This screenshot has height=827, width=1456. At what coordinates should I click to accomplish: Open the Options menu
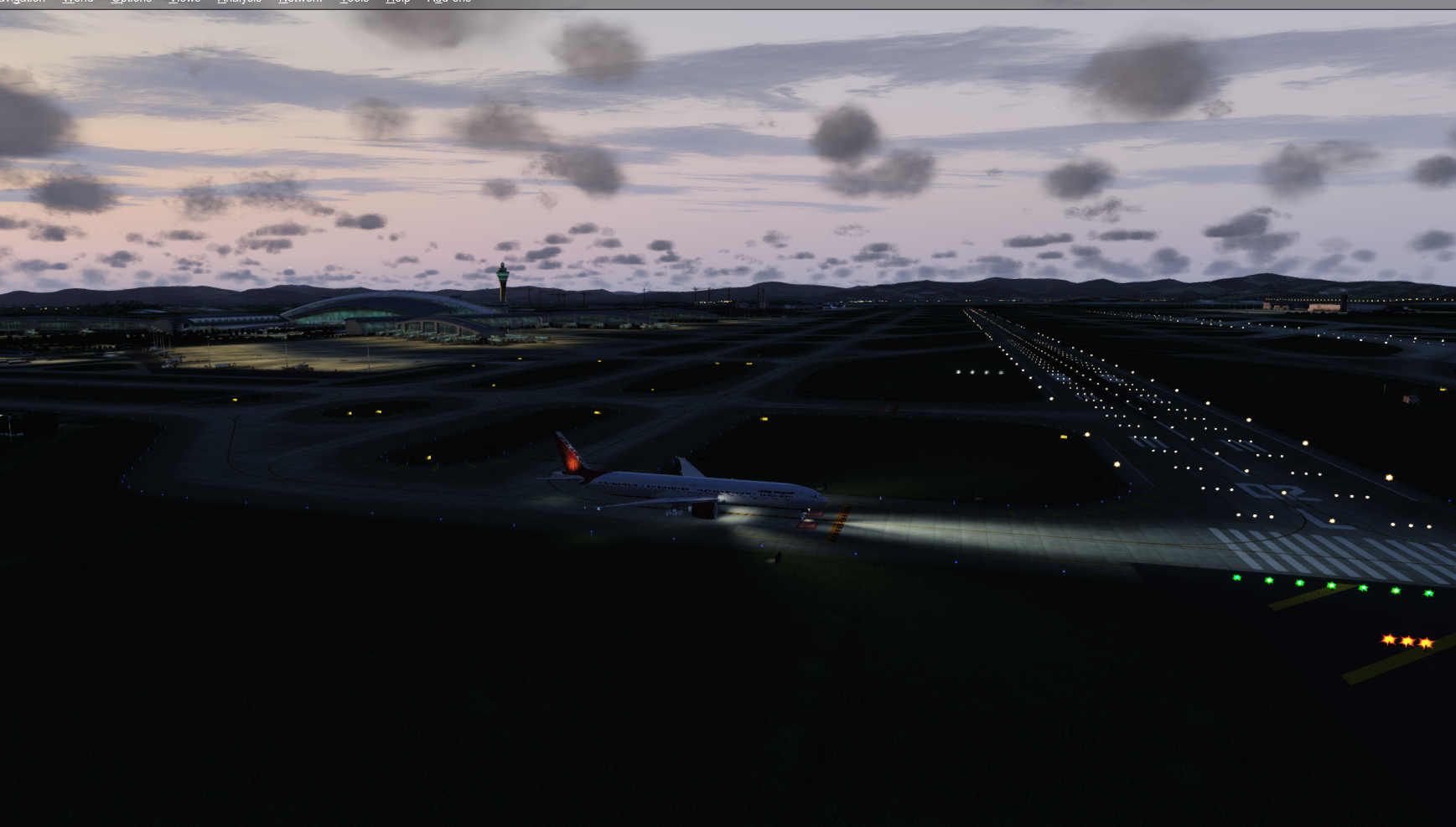click(131, 3)
